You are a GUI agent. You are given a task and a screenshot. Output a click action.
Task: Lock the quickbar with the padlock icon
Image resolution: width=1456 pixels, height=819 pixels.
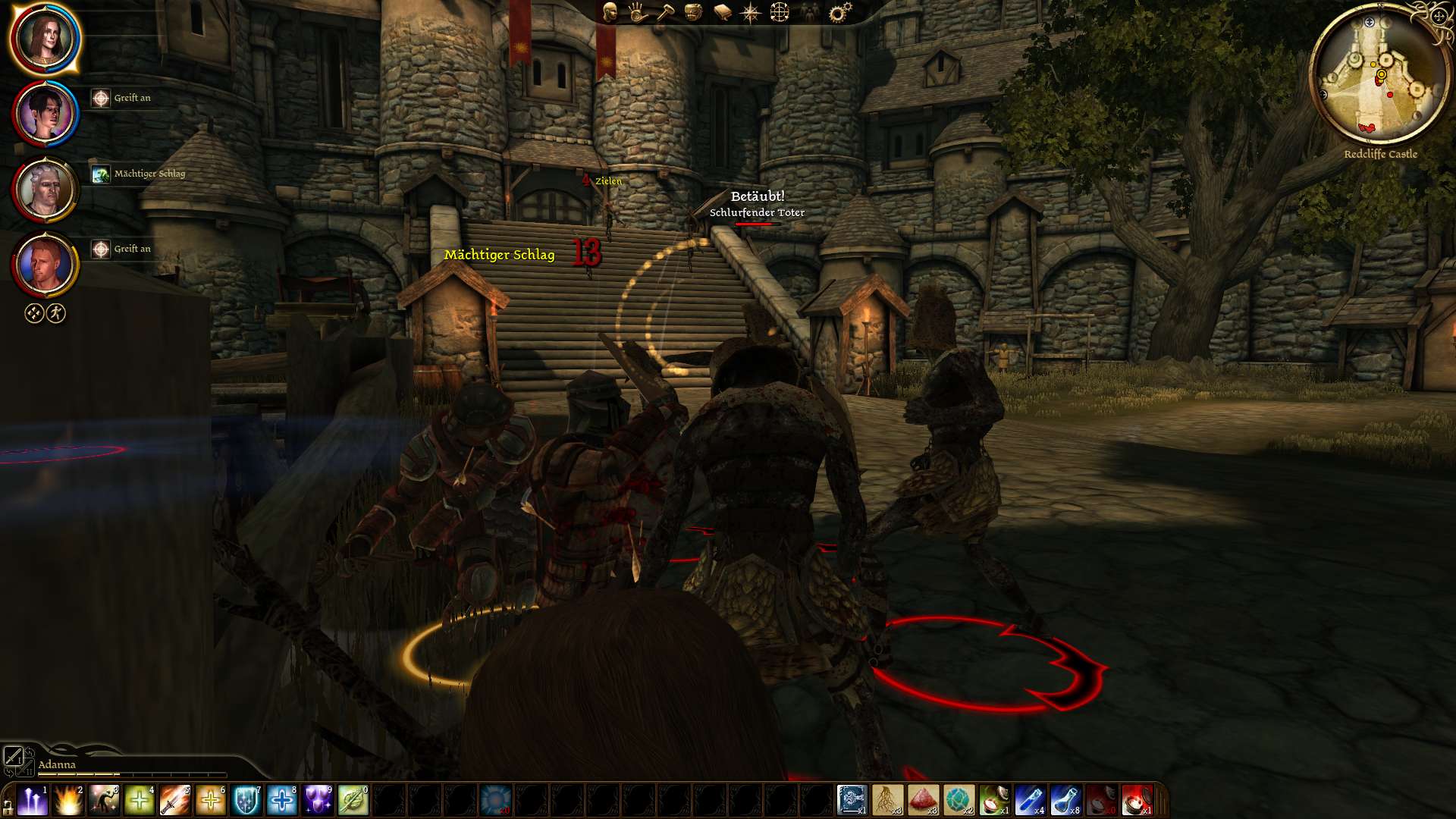[x=8, y=808]
